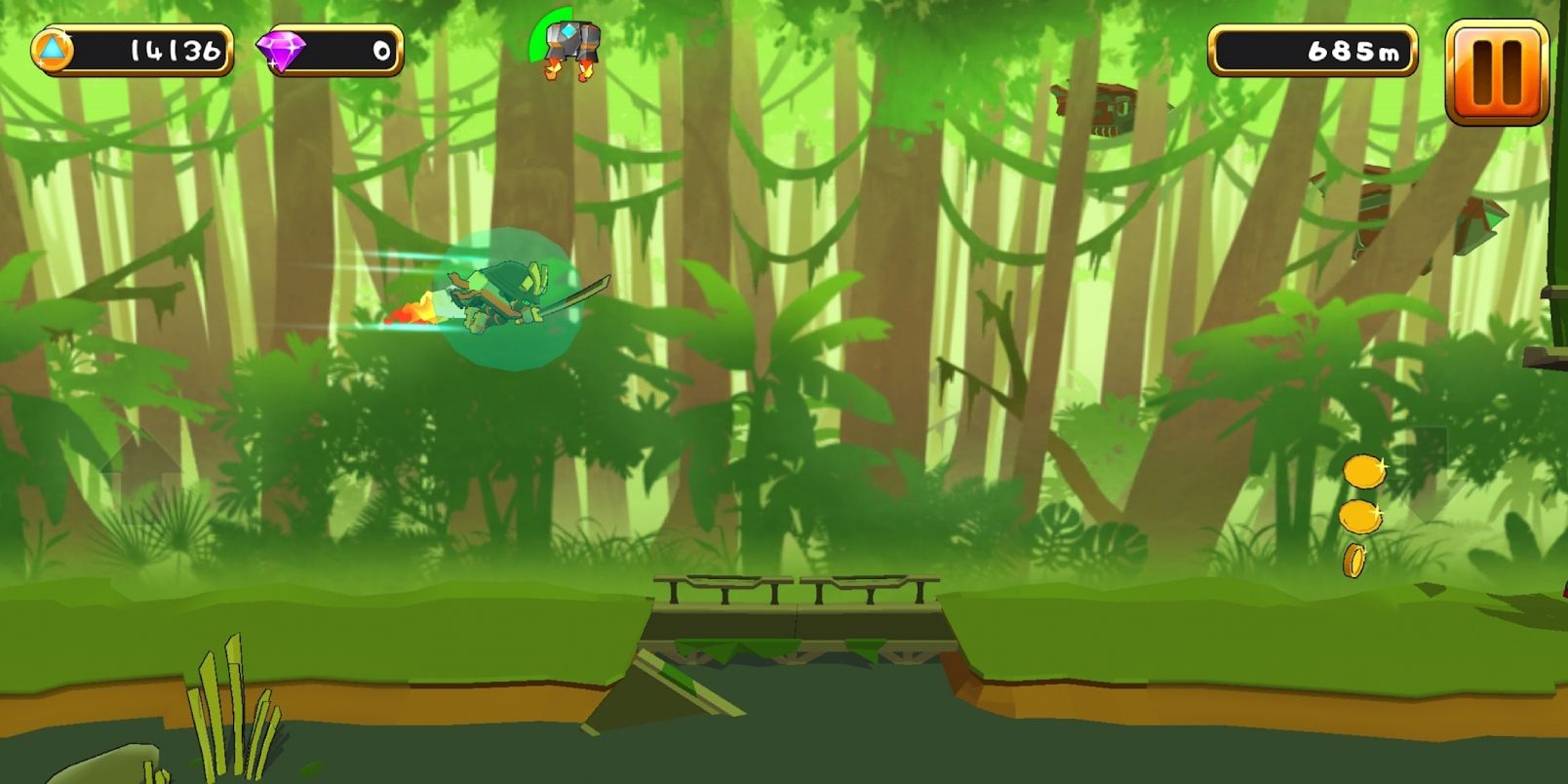The image size is (1568, 784).
Task: Pause the game with the orange button
Action: [x=1496, y=72]
